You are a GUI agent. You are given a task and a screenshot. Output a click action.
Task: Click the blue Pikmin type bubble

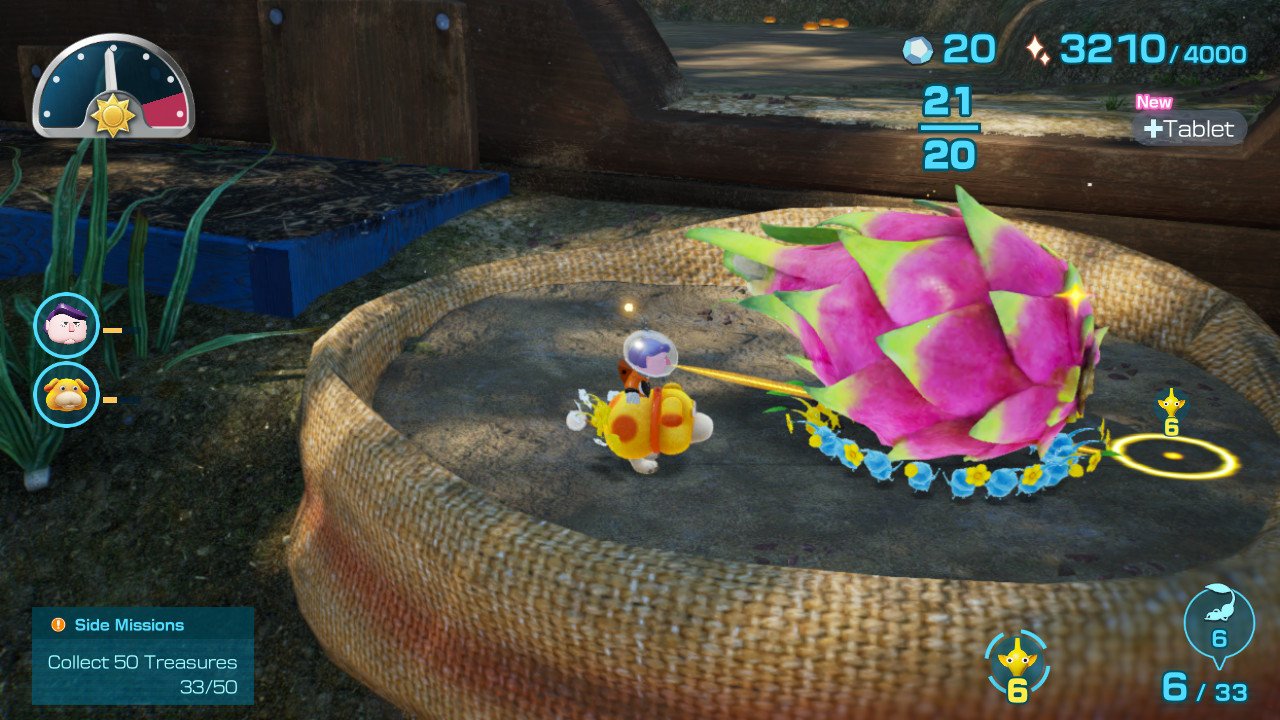point(1218,625)
